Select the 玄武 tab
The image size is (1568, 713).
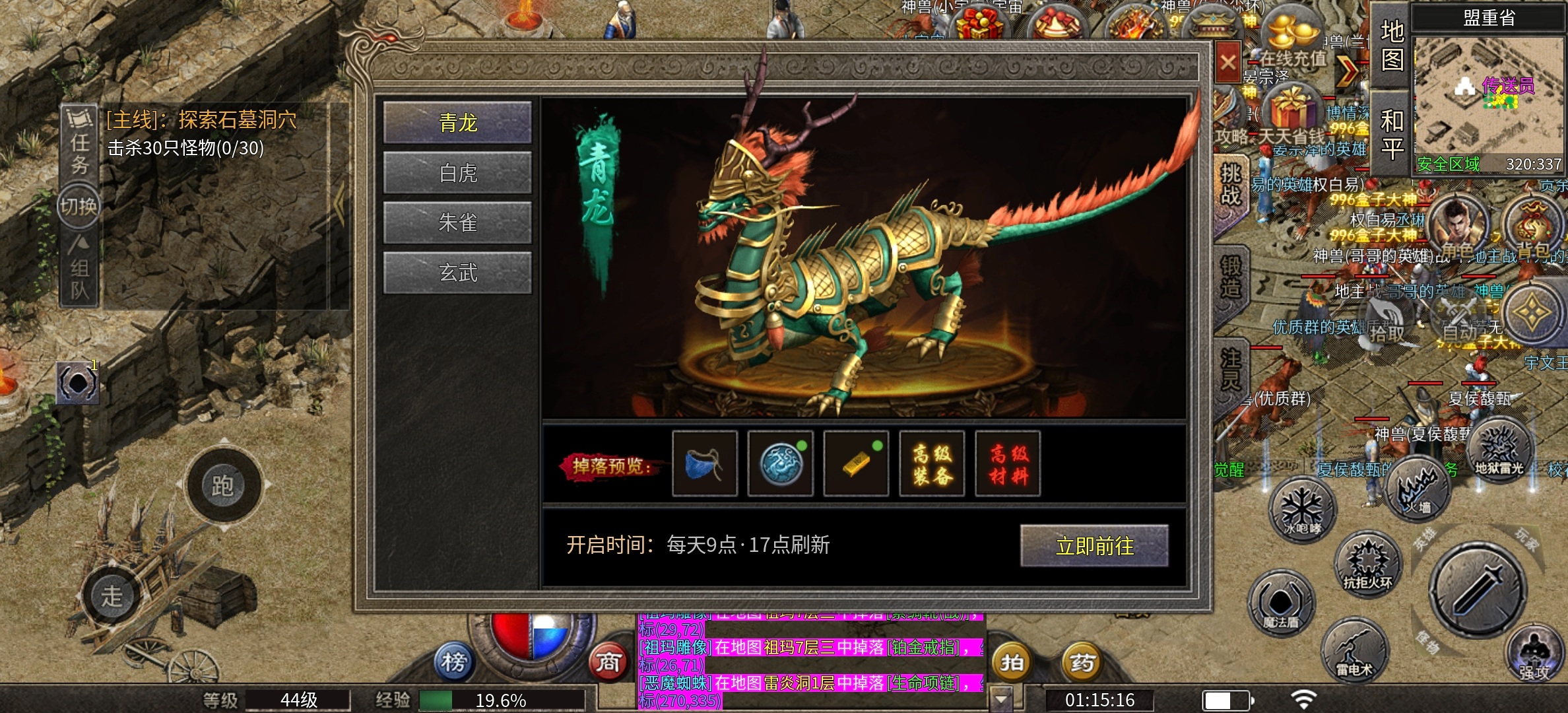457,273
